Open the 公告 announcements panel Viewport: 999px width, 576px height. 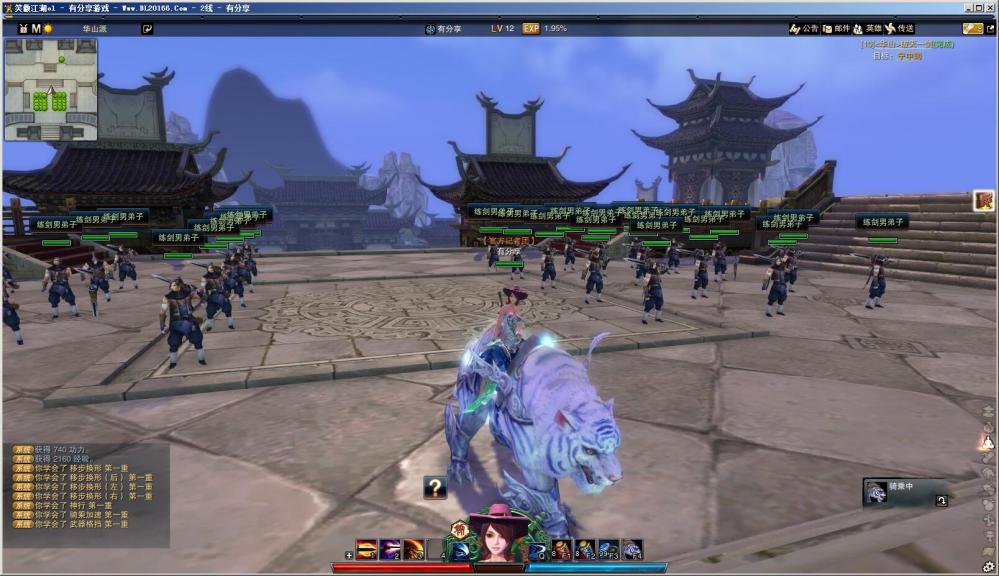[x=804, y=29]
